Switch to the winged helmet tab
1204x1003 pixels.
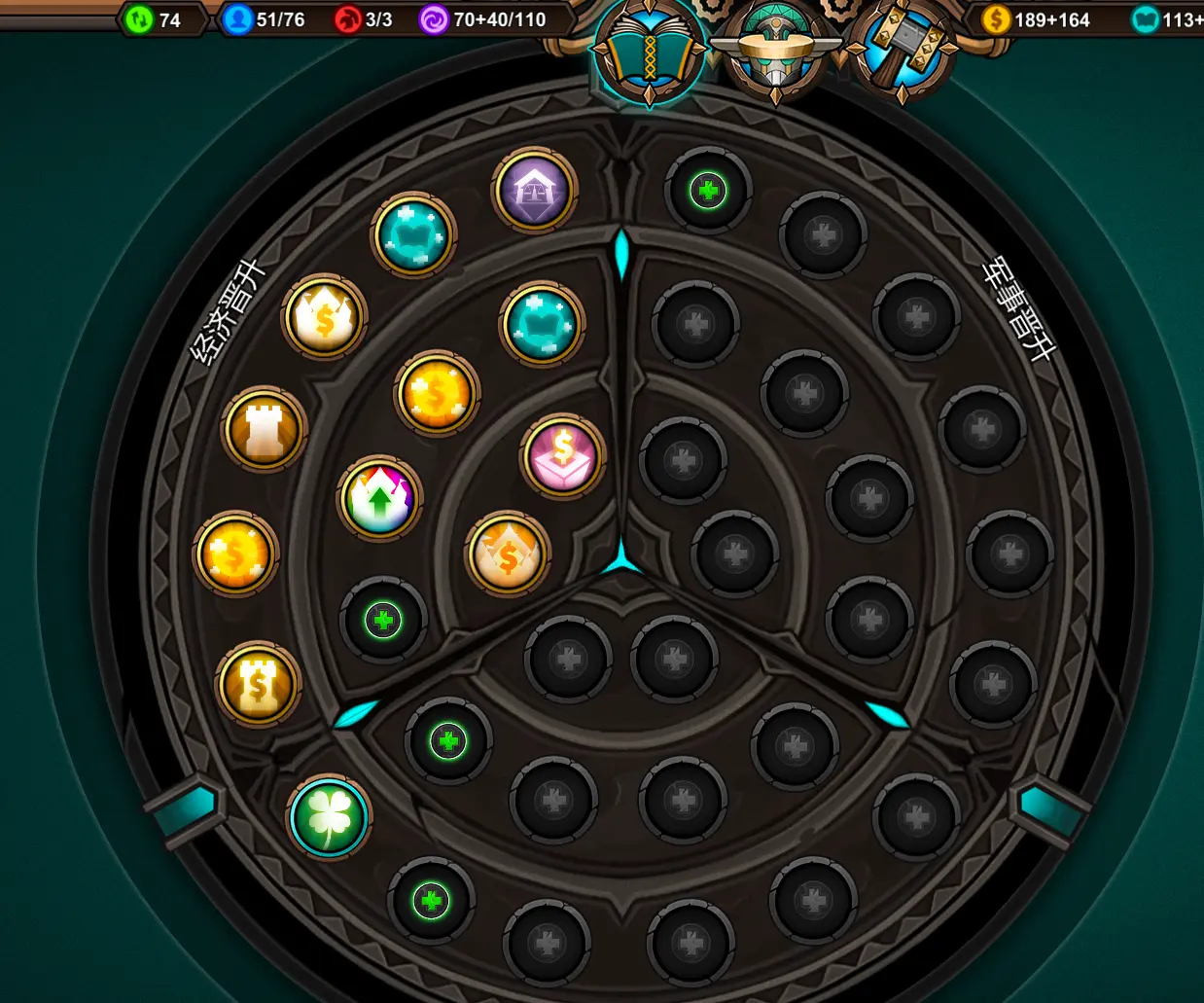pos(775,52)
